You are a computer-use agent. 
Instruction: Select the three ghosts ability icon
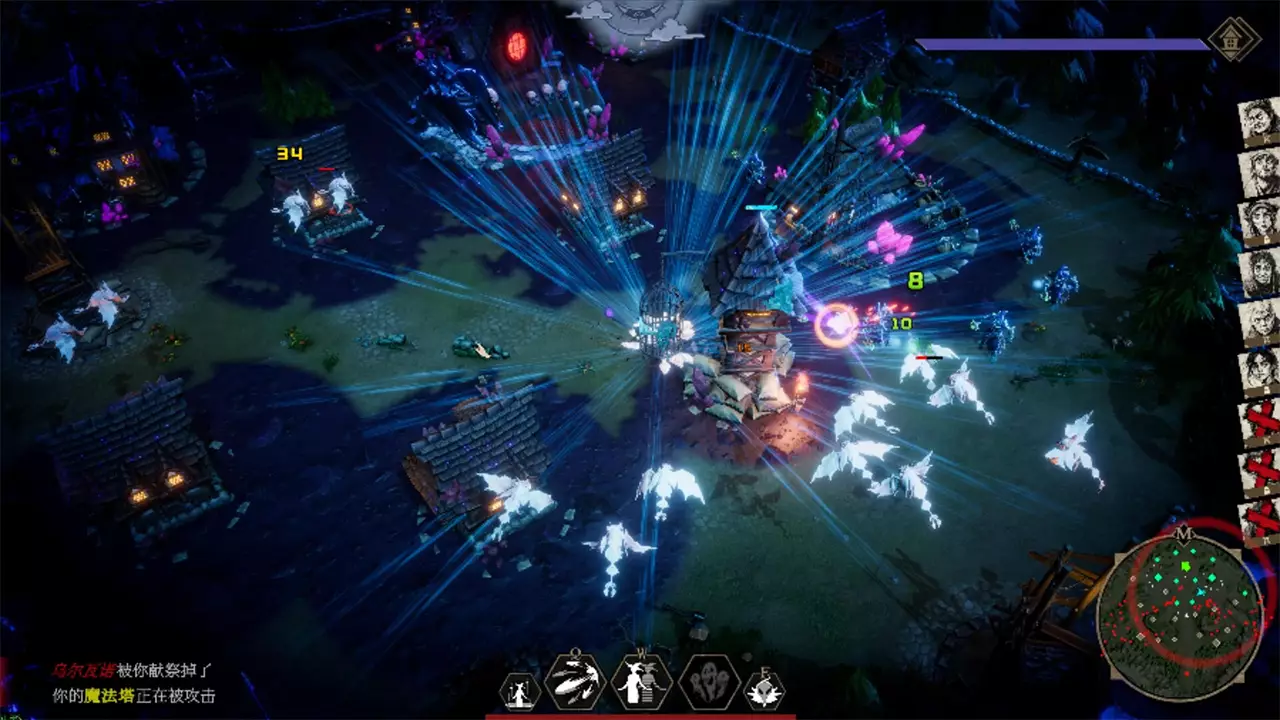click(710, 684)
